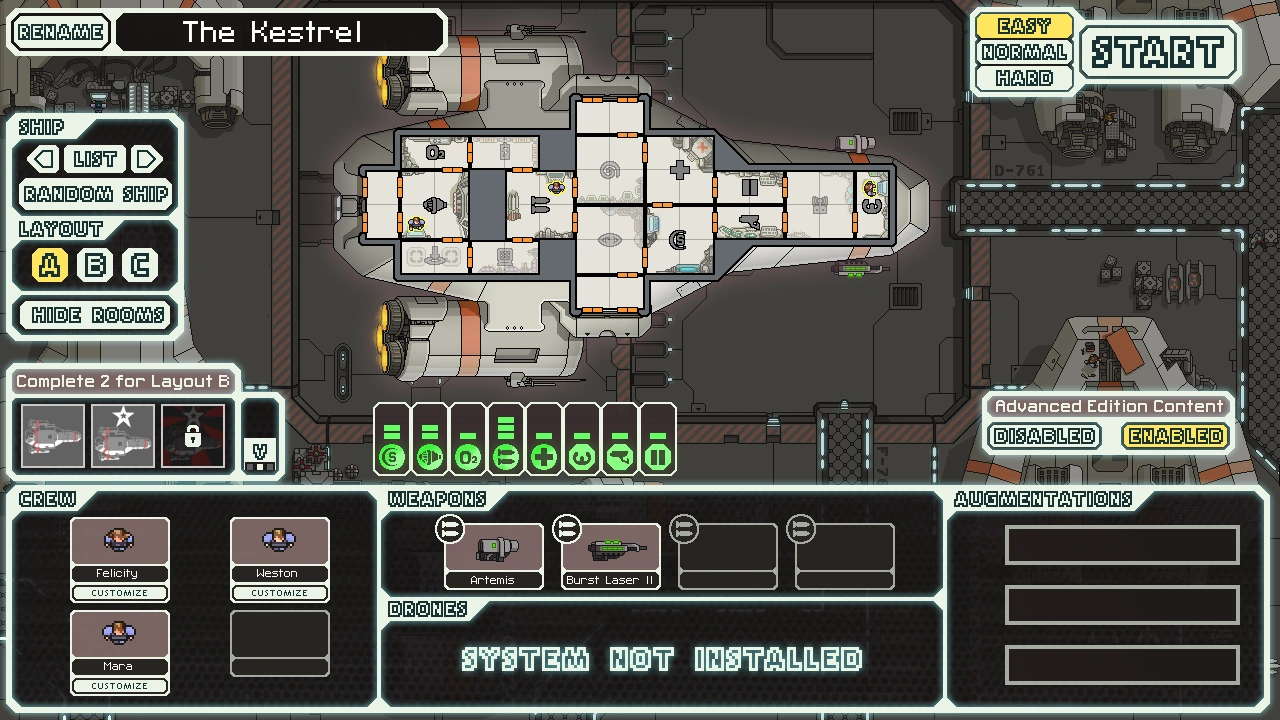The height and width of the screenshot is (720, 1280).
Task: Select Normal difficulty
Action: [x=1023, y=53]
